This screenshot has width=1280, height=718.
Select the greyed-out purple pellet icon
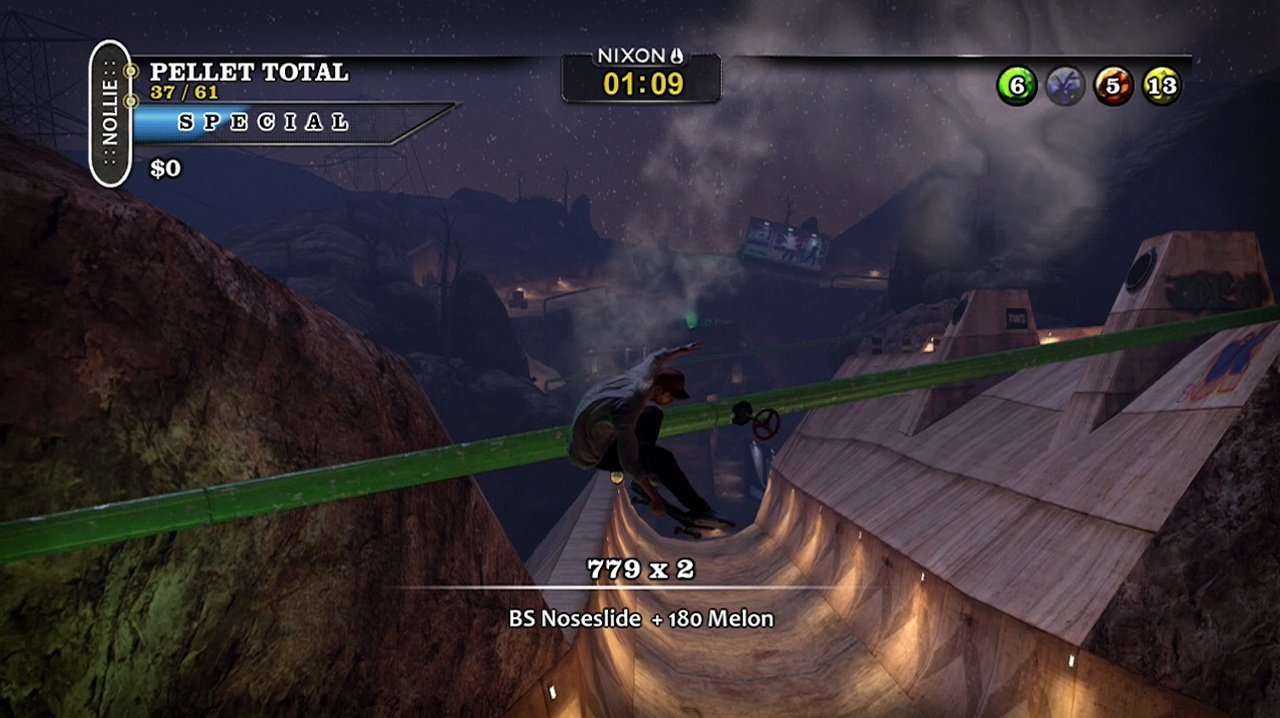point(1065,86)
